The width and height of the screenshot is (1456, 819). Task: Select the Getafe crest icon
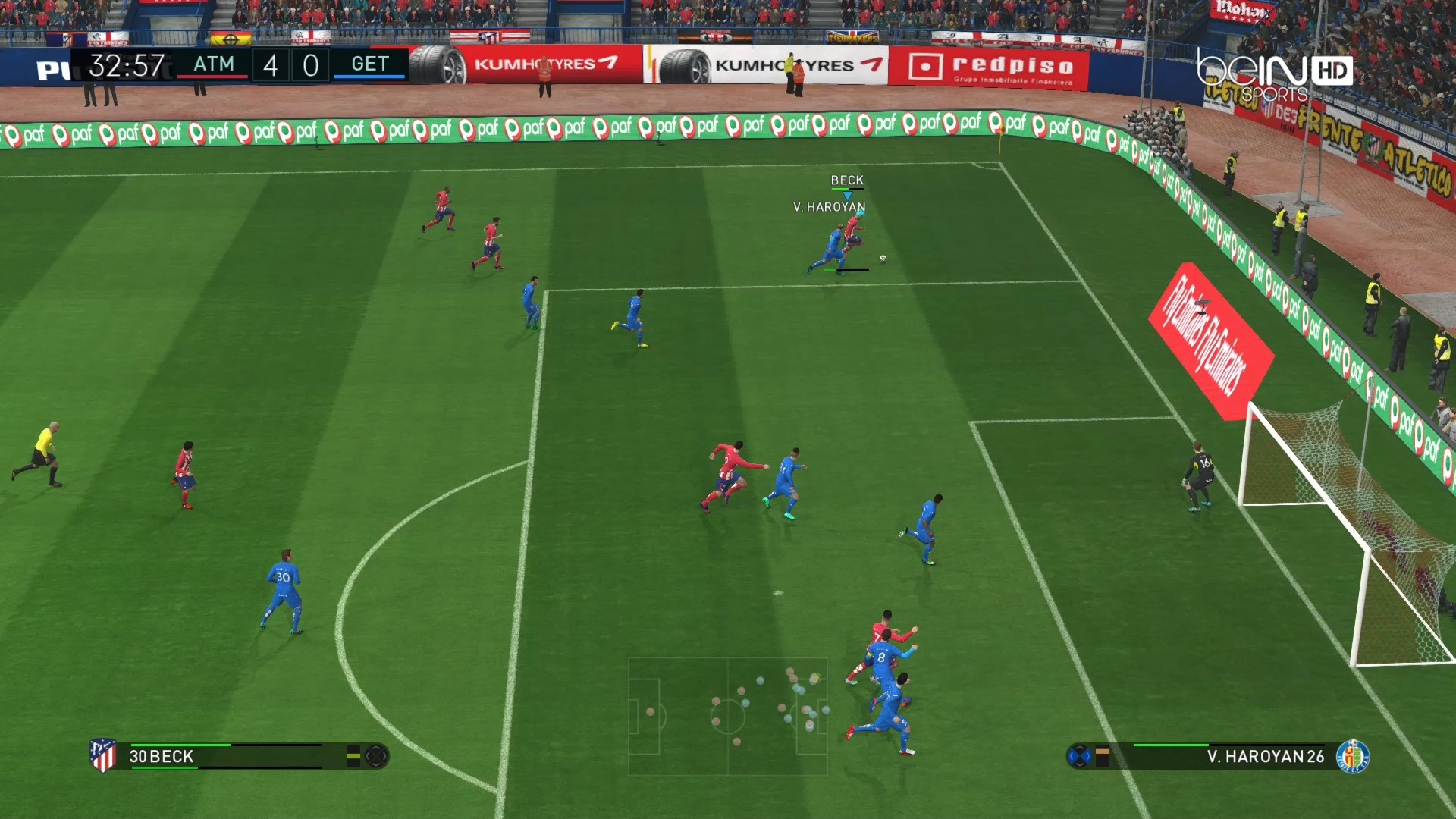pos(1352,756)
